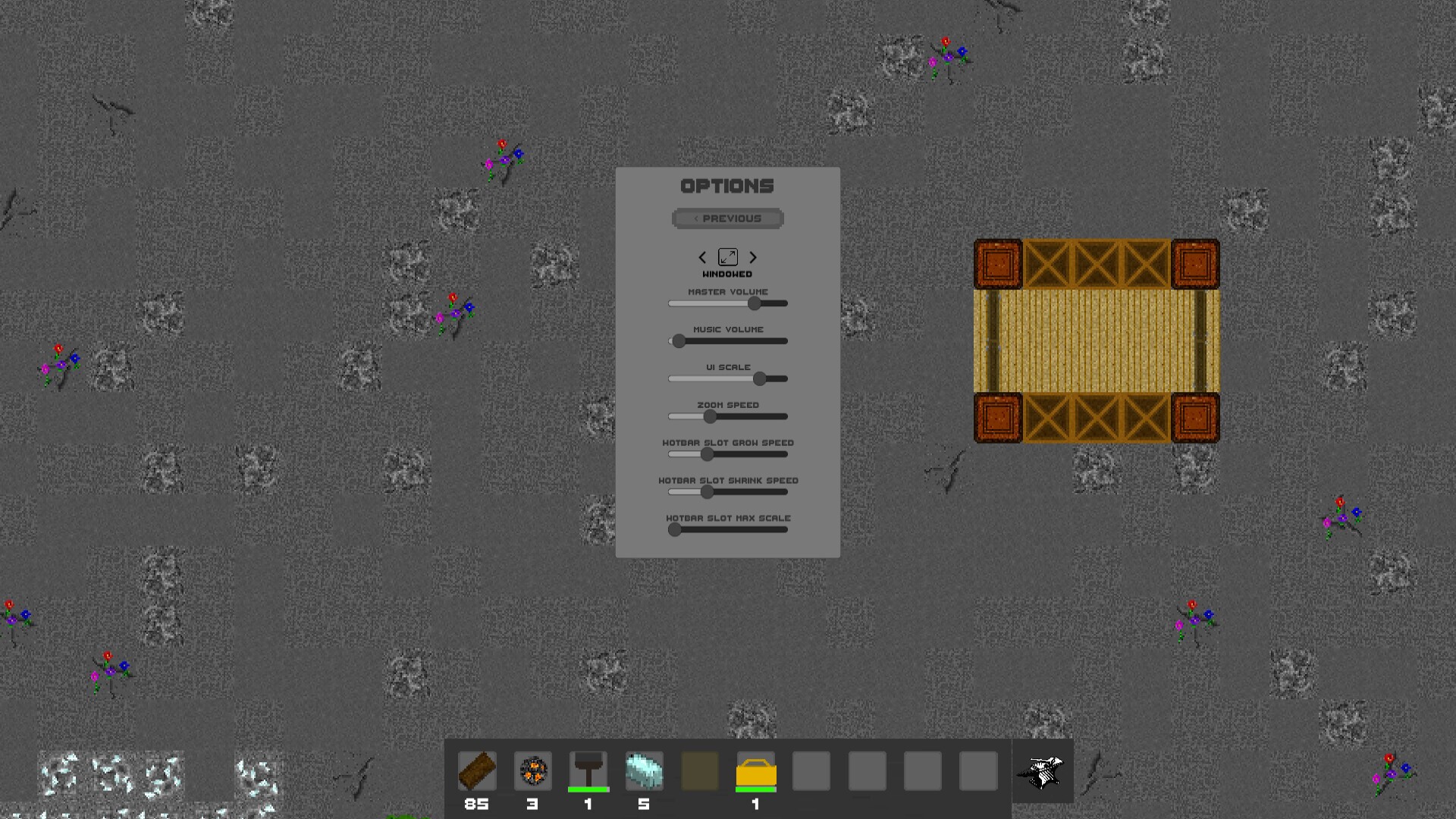
Task: Set the Hotbar Slot Grow Speed slider
Action: pos(707,454)
